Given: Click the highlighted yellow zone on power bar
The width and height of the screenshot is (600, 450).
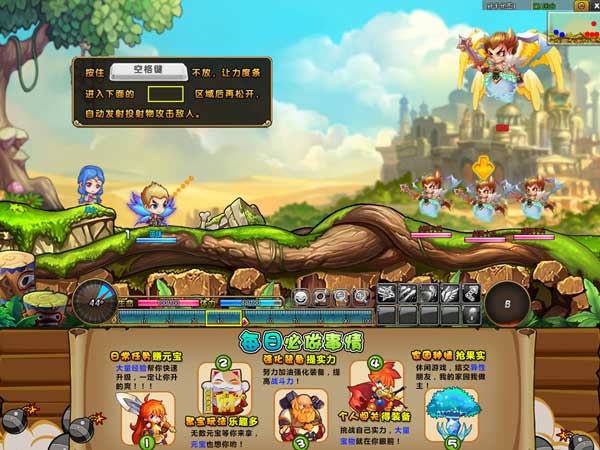Looking at the screenshot, I should coord(223,318).
